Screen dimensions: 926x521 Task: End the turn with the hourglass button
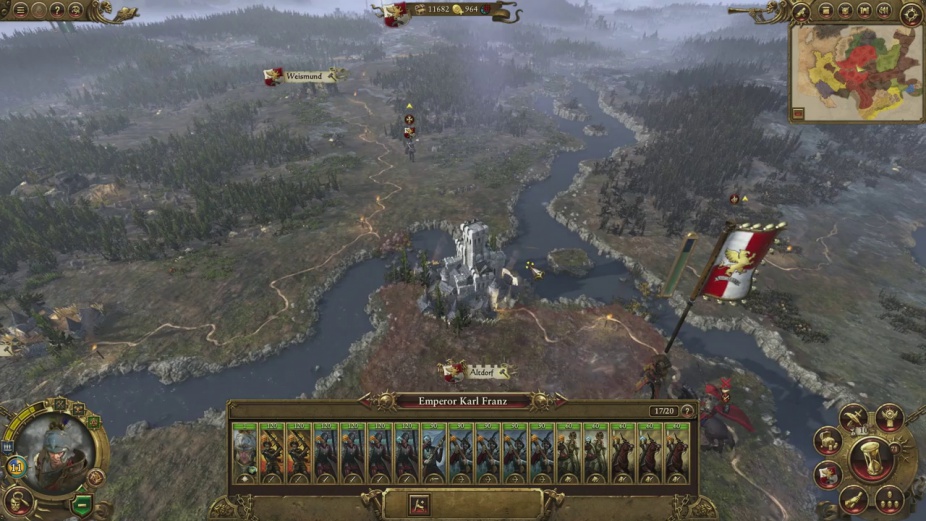click(871, 460)
